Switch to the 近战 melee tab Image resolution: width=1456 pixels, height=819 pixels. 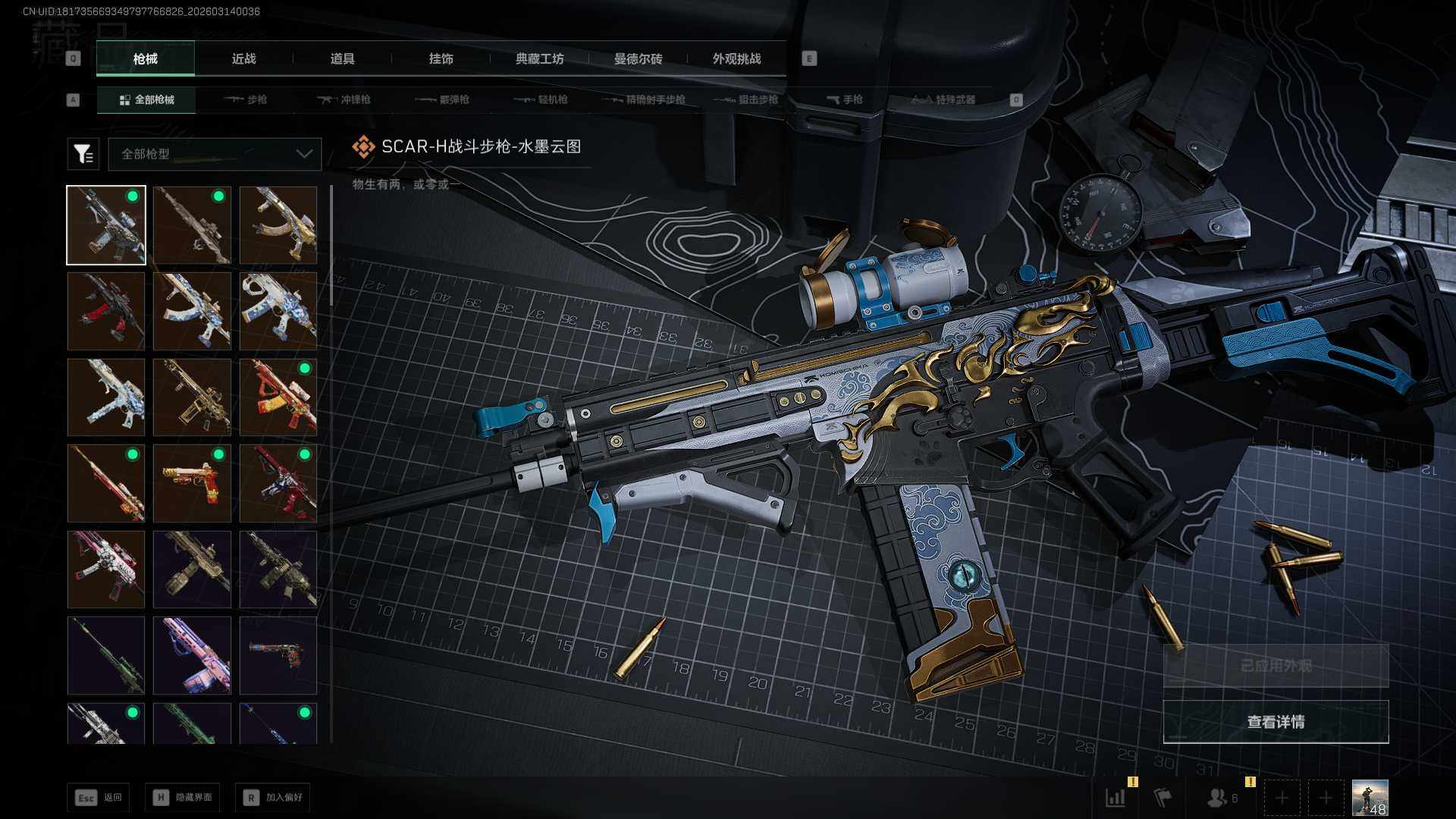point(243,58)
